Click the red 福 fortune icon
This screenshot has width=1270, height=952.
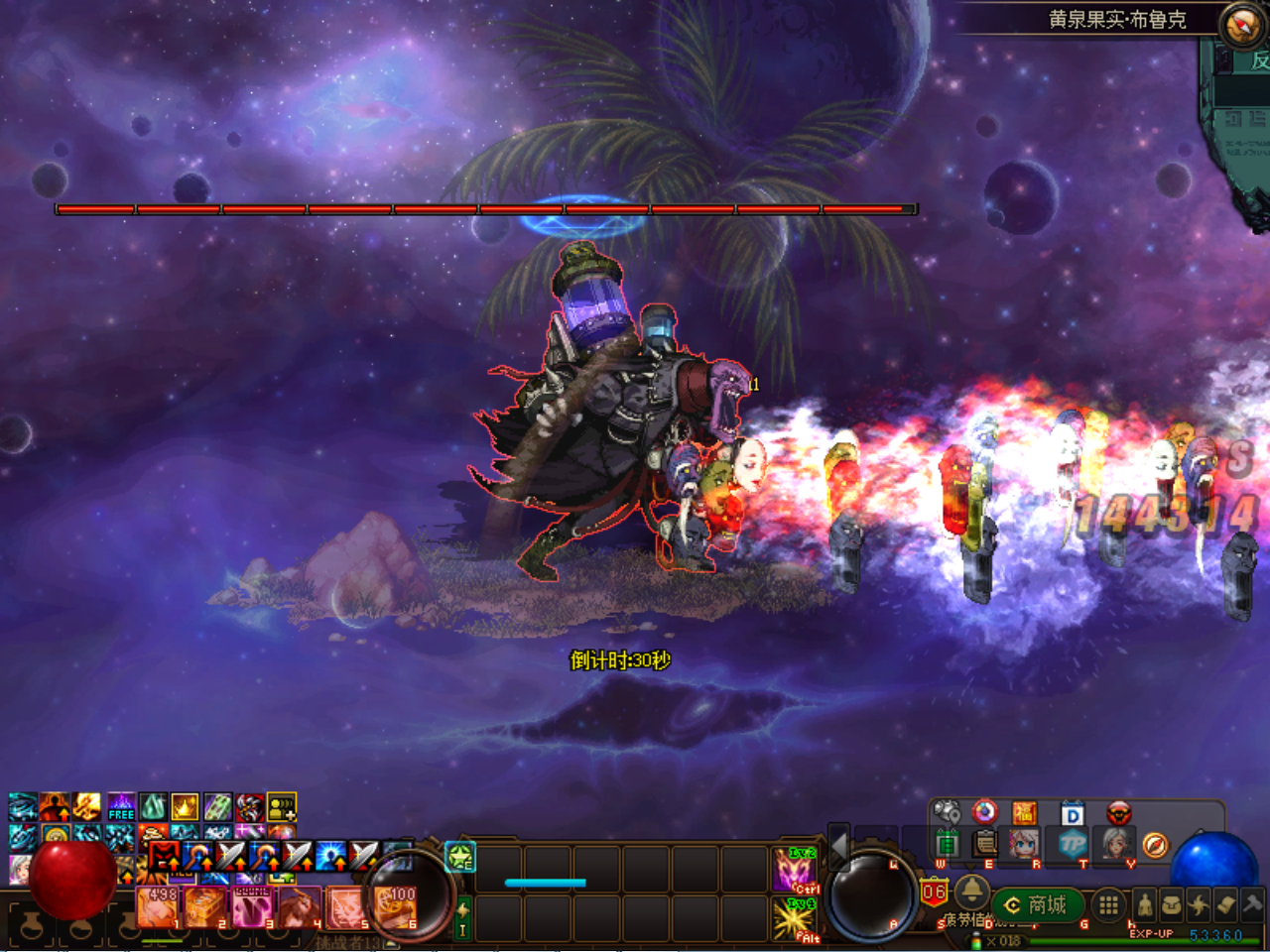[x=1024, y=814]
